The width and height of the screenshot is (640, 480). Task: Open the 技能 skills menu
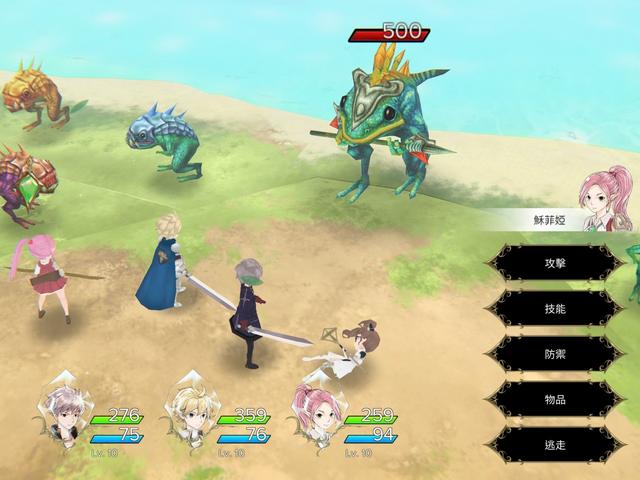(555, 309)
